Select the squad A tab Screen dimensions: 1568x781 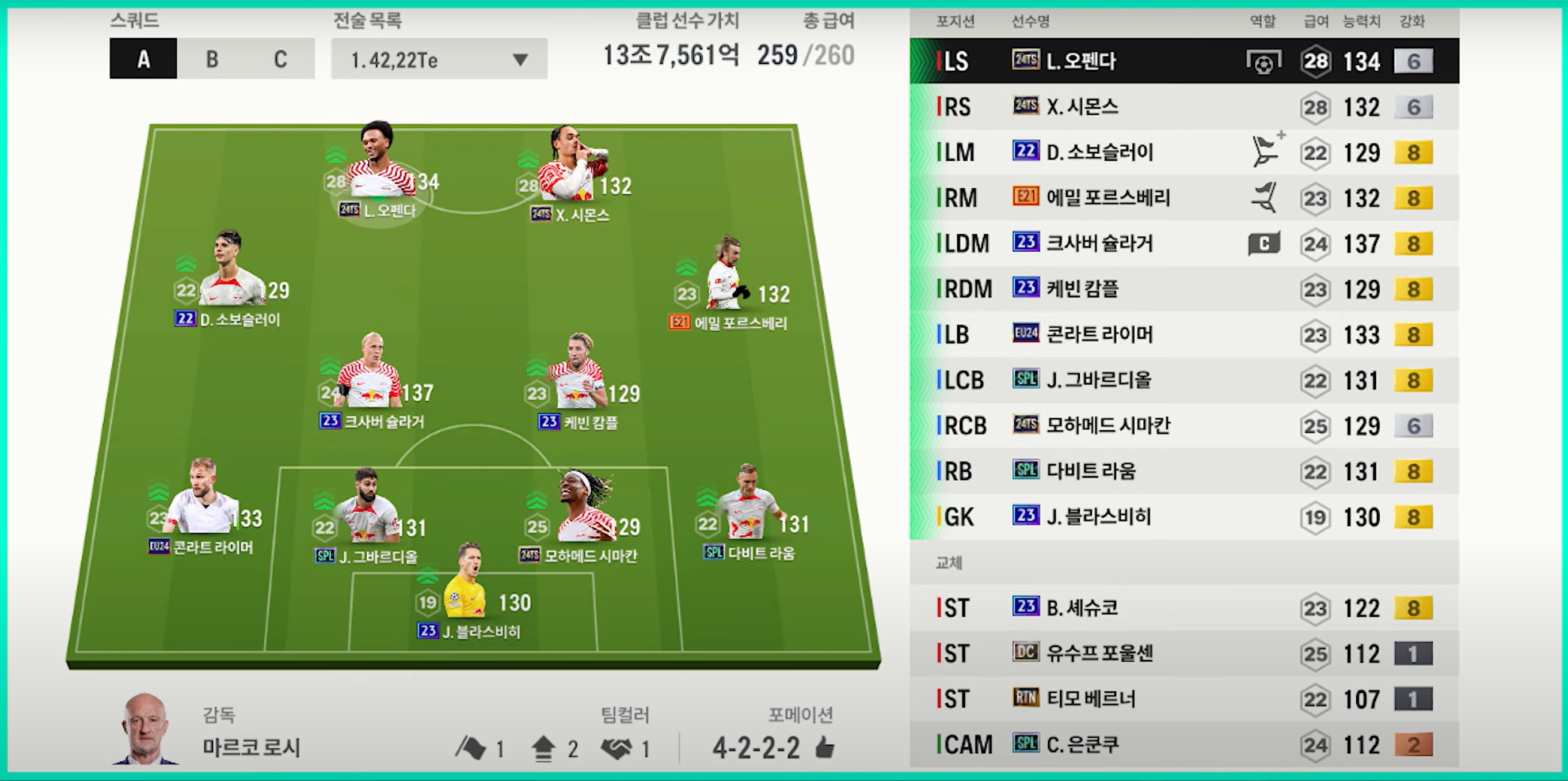144,59
